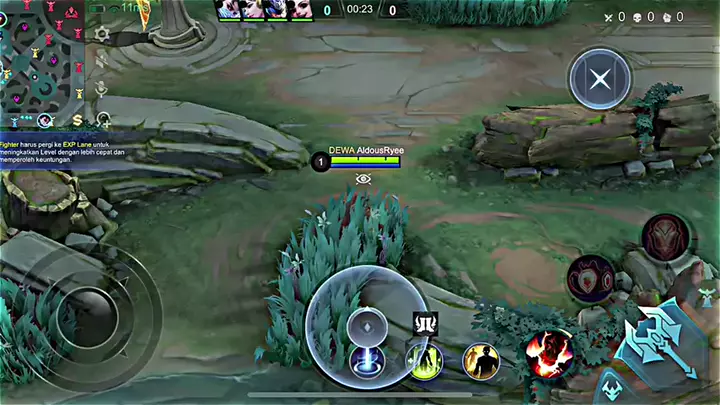This screenshot has height=405, width=720.
Task: Tap the attack-minion button beside the sword
Action: (x=611, y=385)
